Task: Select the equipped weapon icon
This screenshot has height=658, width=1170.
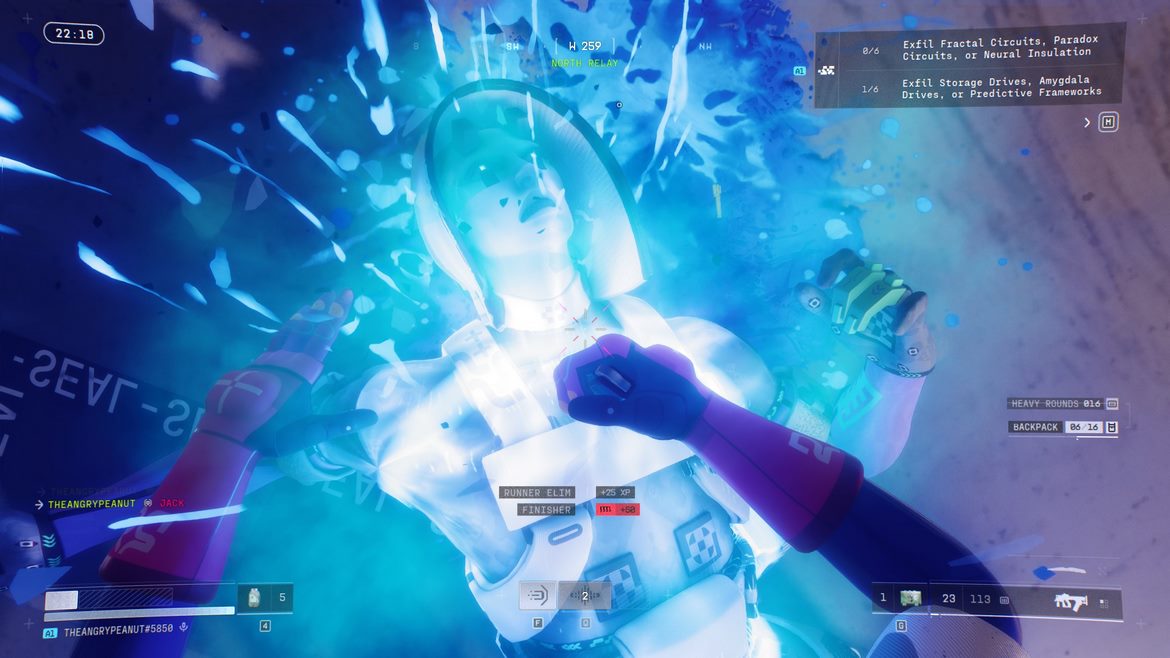Action: coord(1070,601)
